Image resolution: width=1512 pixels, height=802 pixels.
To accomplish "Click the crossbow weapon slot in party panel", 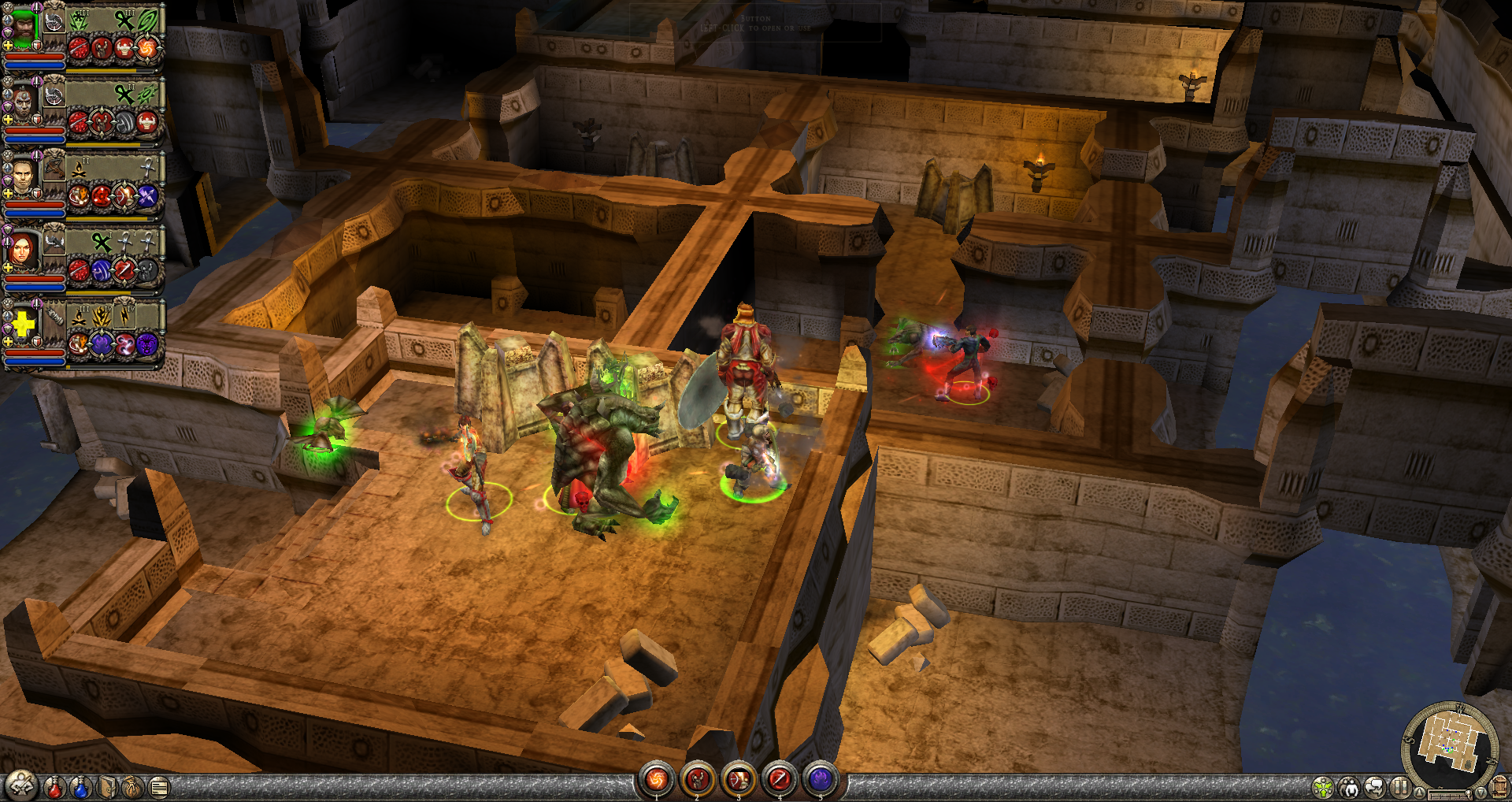I will point(54,167).
